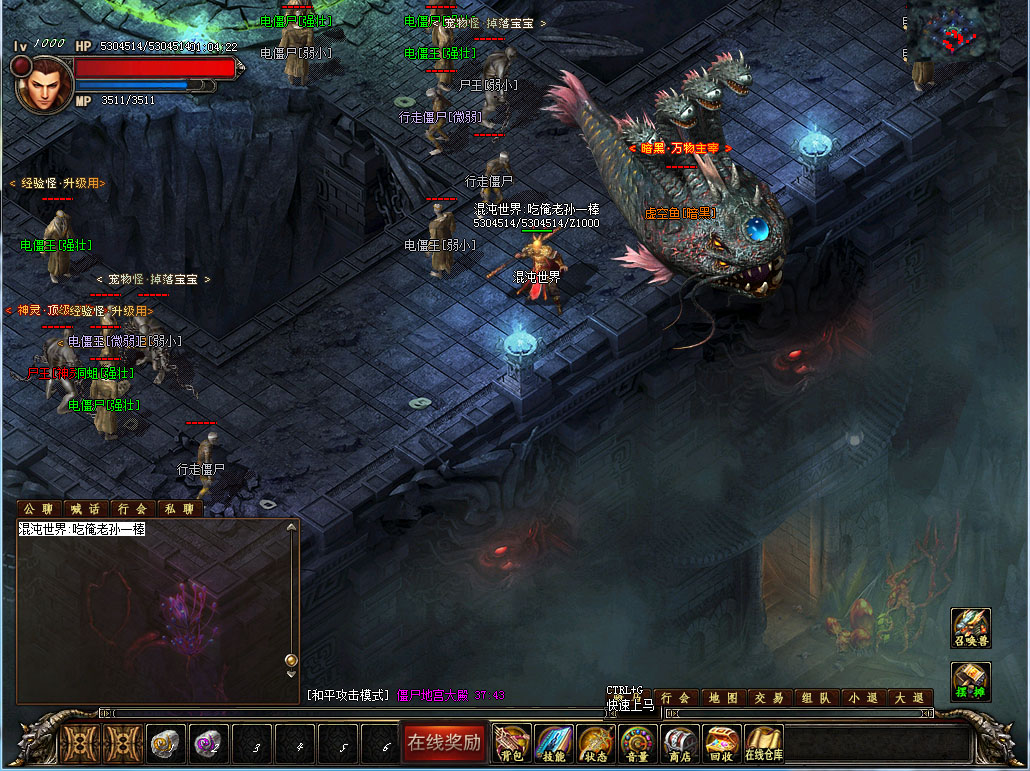Open the 技能 skills panel
The height and width of the screenshot is (771, 1030).
point(554,744)
